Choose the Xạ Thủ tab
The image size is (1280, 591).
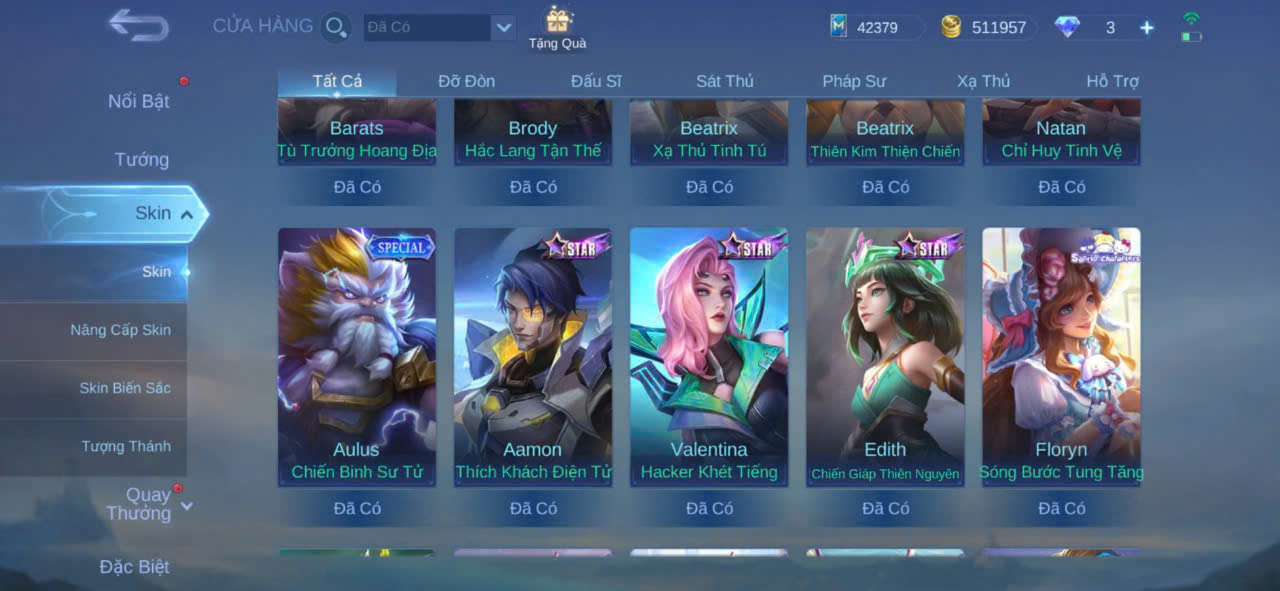click(983, 81)
